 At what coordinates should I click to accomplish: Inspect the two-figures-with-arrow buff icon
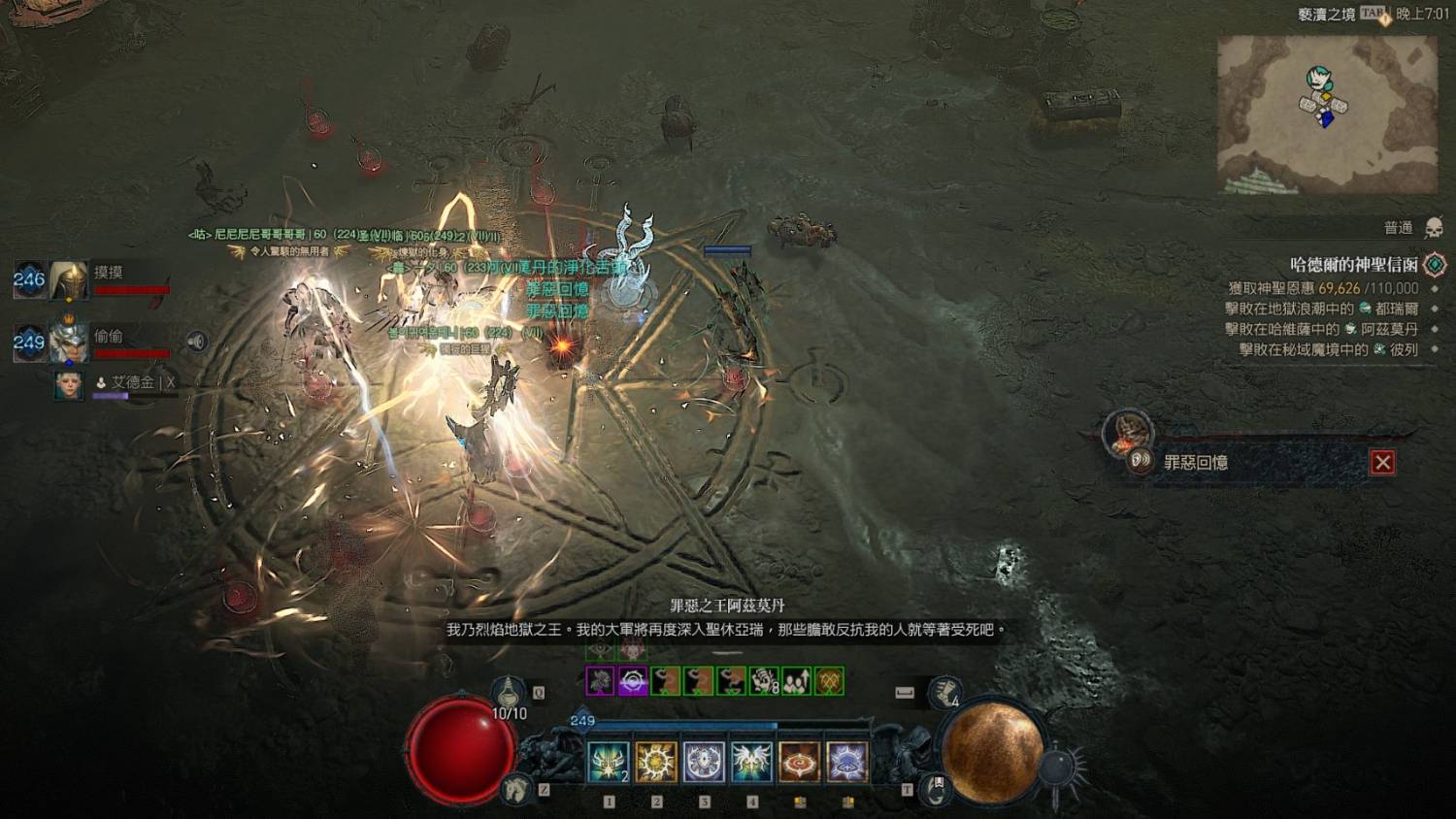click(x=796, y=681)
